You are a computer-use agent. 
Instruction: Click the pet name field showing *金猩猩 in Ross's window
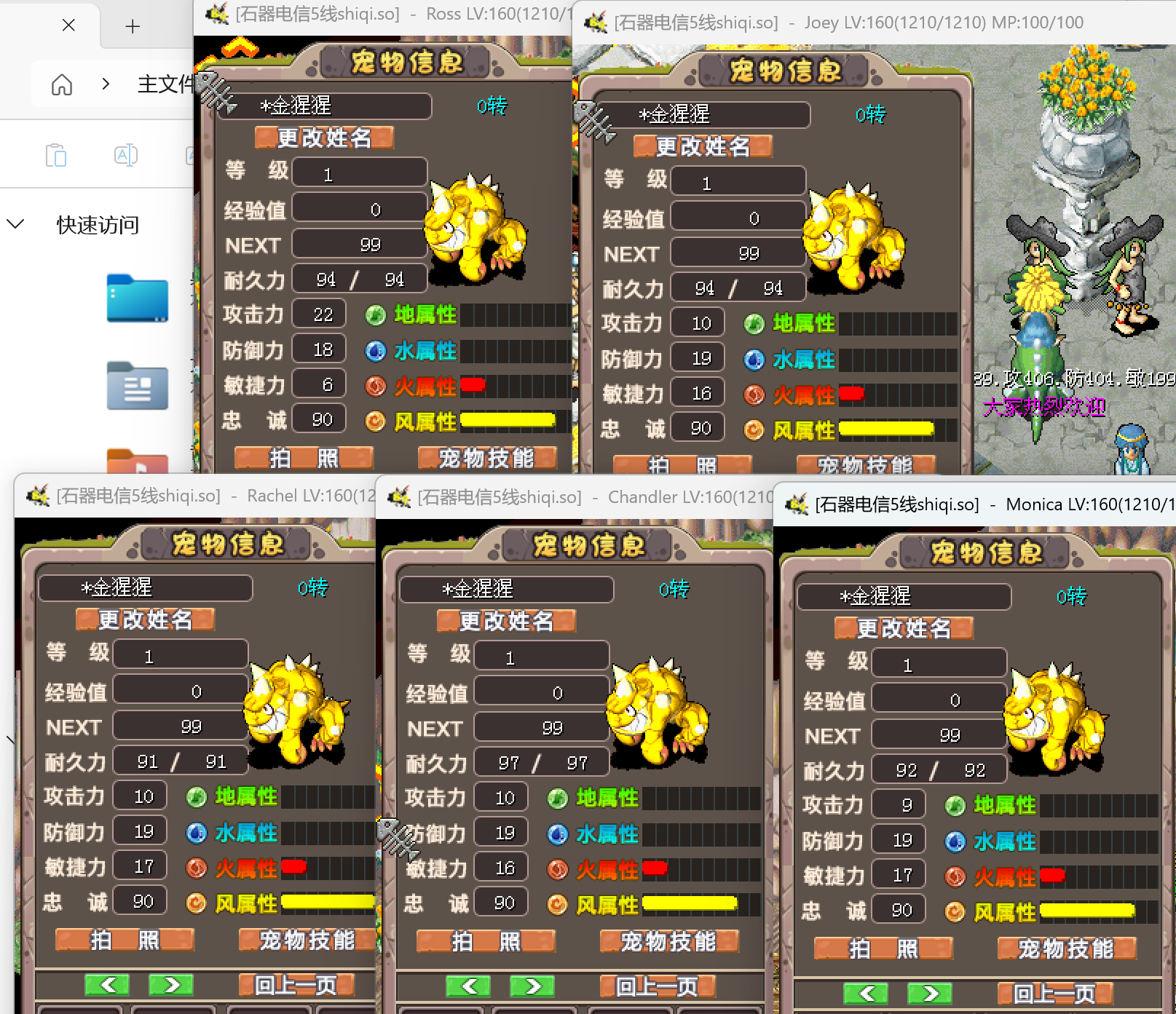[323, 106]
